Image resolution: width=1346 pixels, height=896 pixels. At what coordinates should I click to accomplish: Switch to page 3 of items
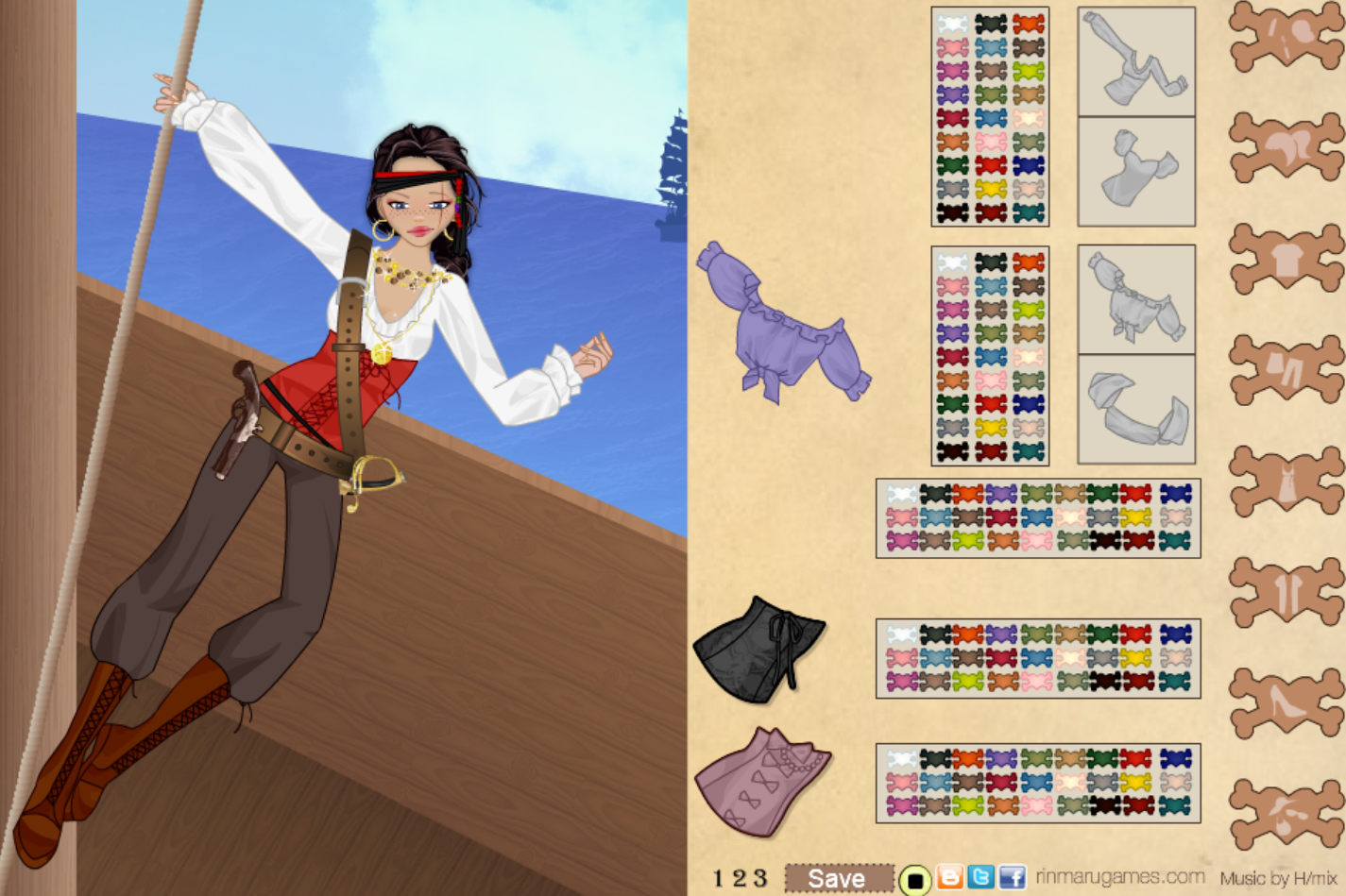click(x=760, y=878)
